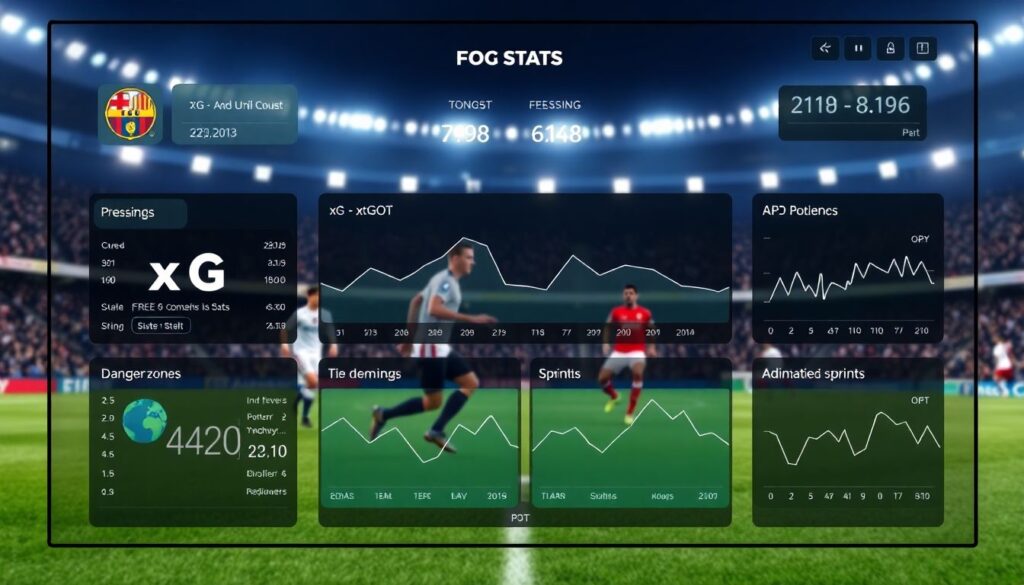Open the split-panel layout button
Viewport: 1024px width, 585px height.
point(921,47)
